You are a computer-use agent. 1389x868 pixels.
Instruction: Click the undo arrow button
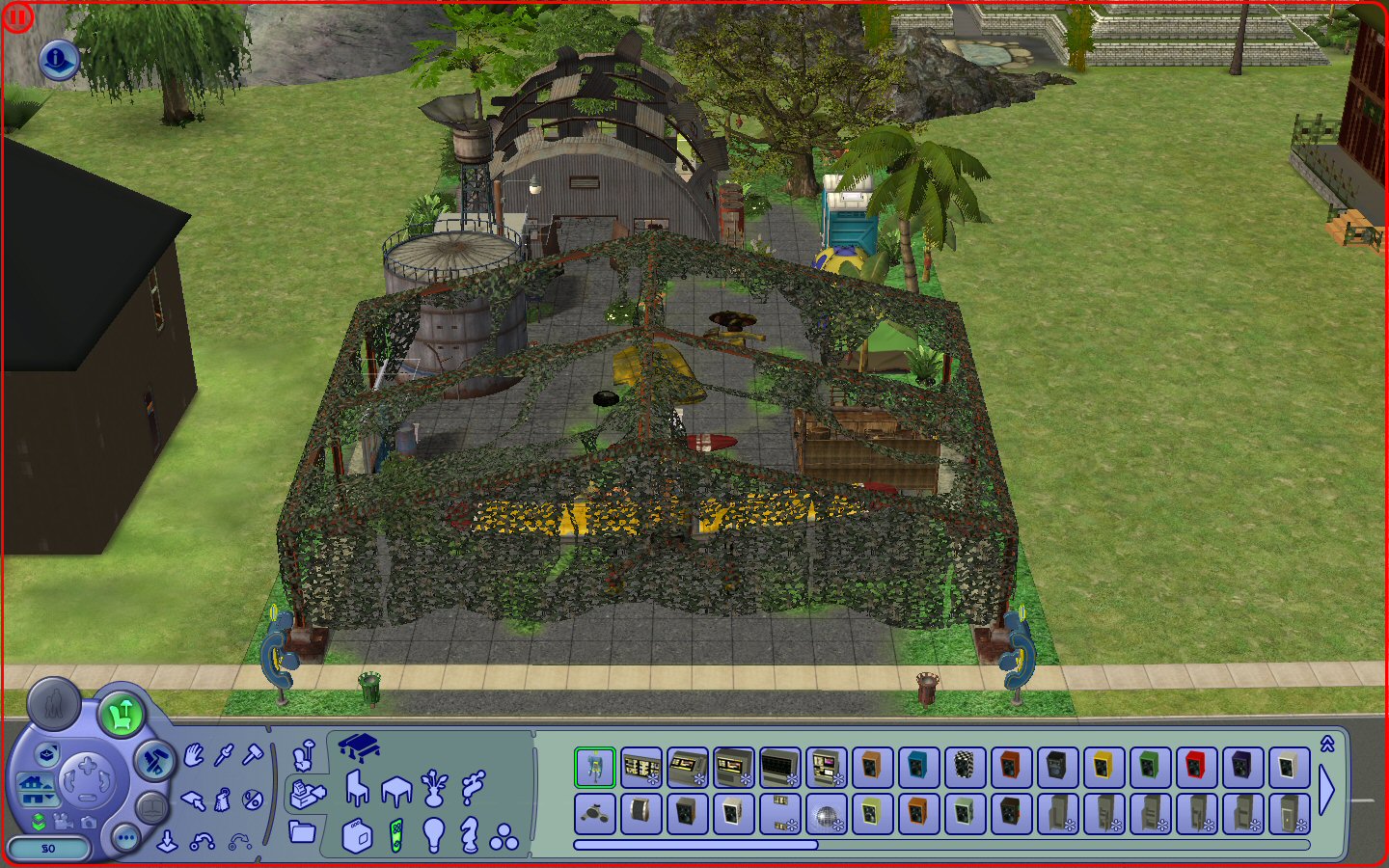(202, 842)
